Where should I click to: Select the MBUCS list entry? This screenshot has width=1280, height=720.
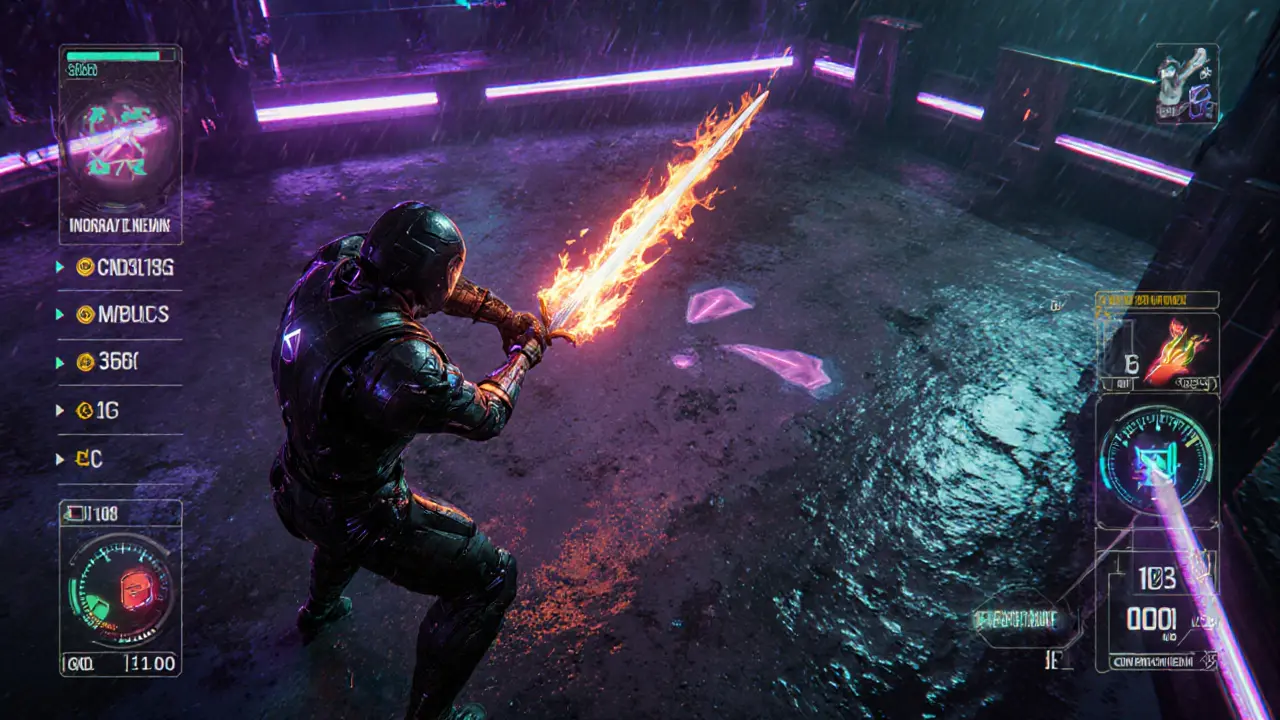click(x=123, y=314)
